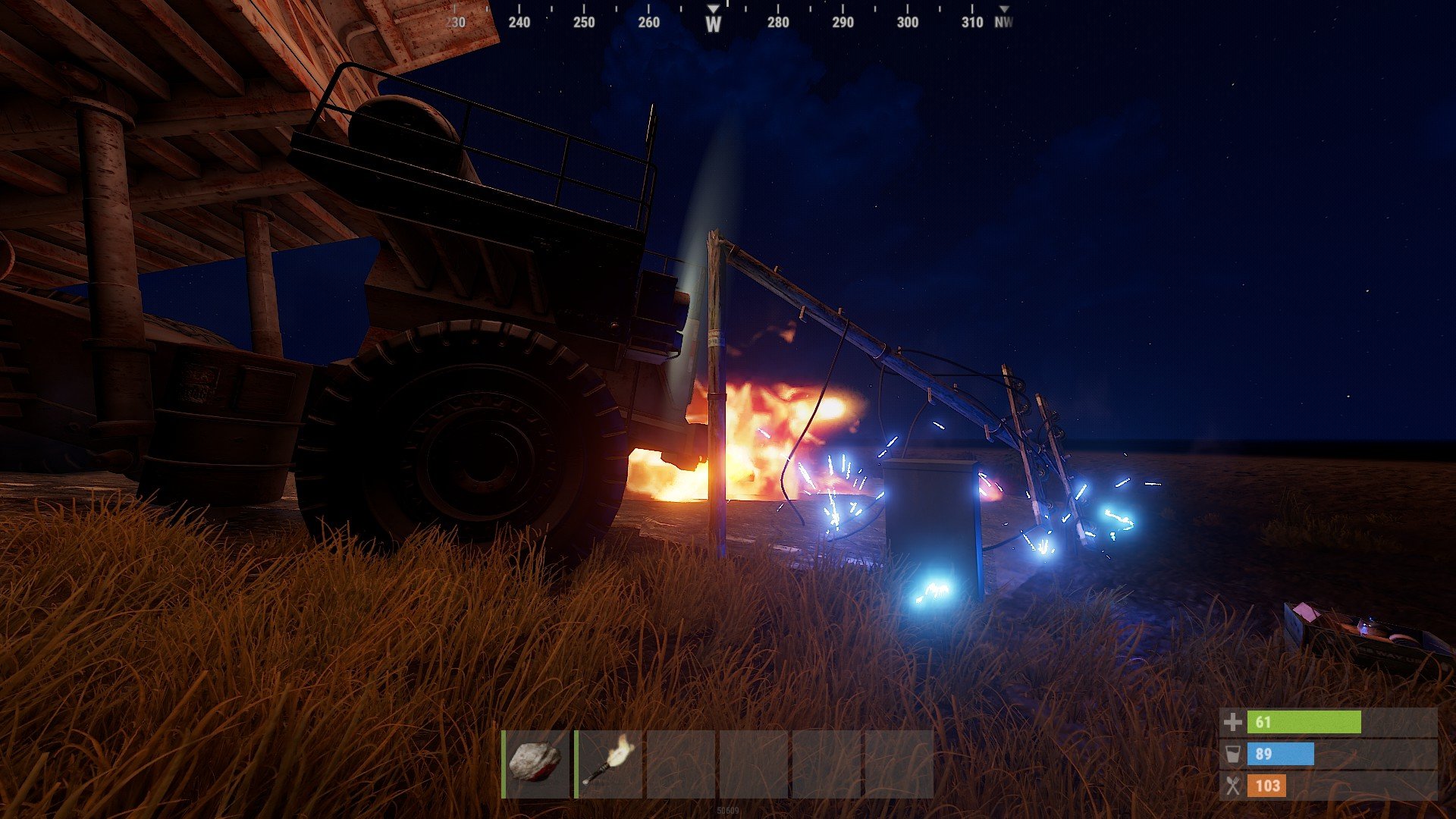Select the rock in the hotbar

[536, 763]
